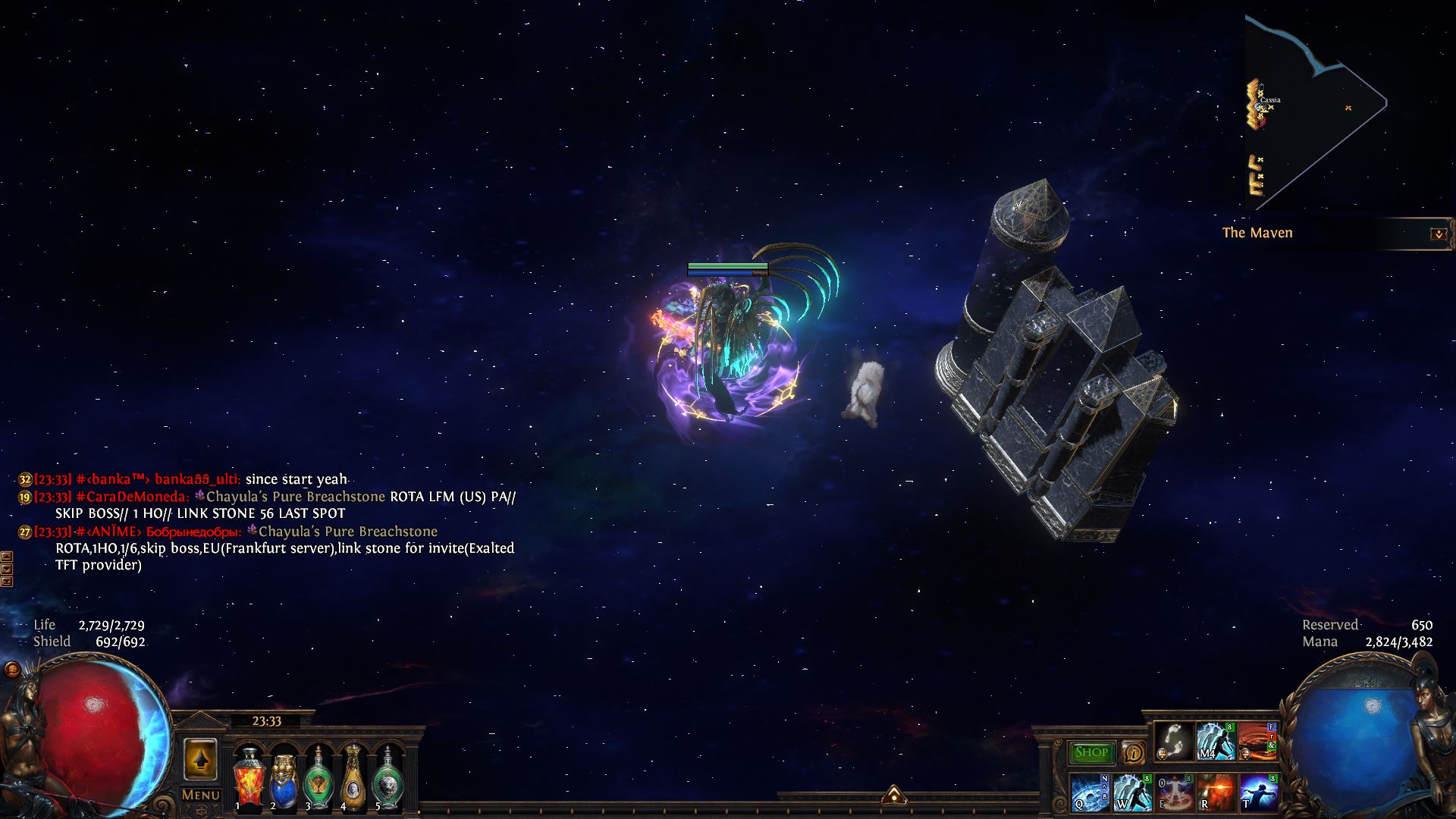This screenshot has height=819, width=1456.
Task: Use the red fire flask in slot 1
Action: 248,778
